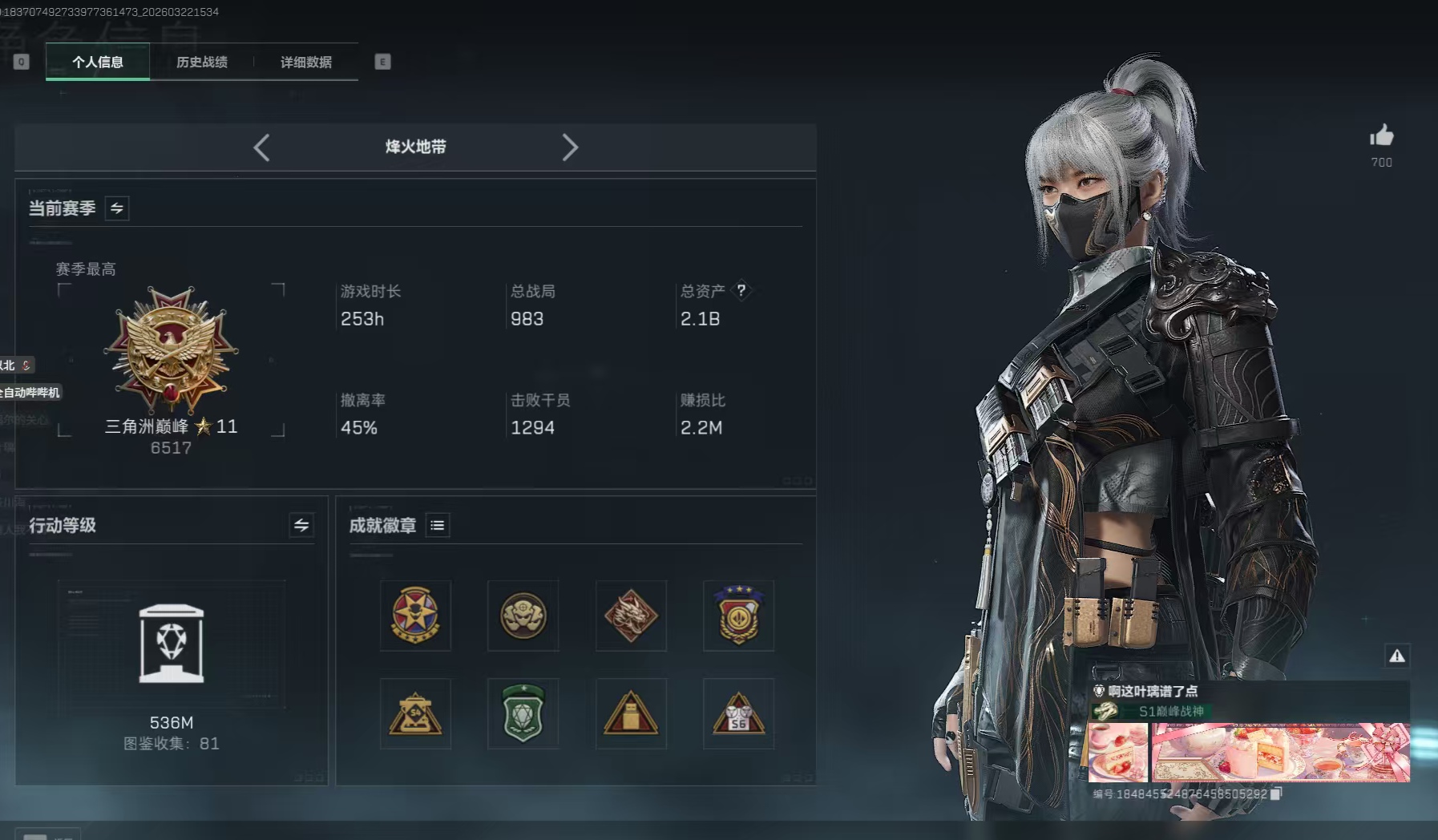This screenshot has height=840, width=1438.
Task: Select the gold star circular badge
Action: point(415,616)
